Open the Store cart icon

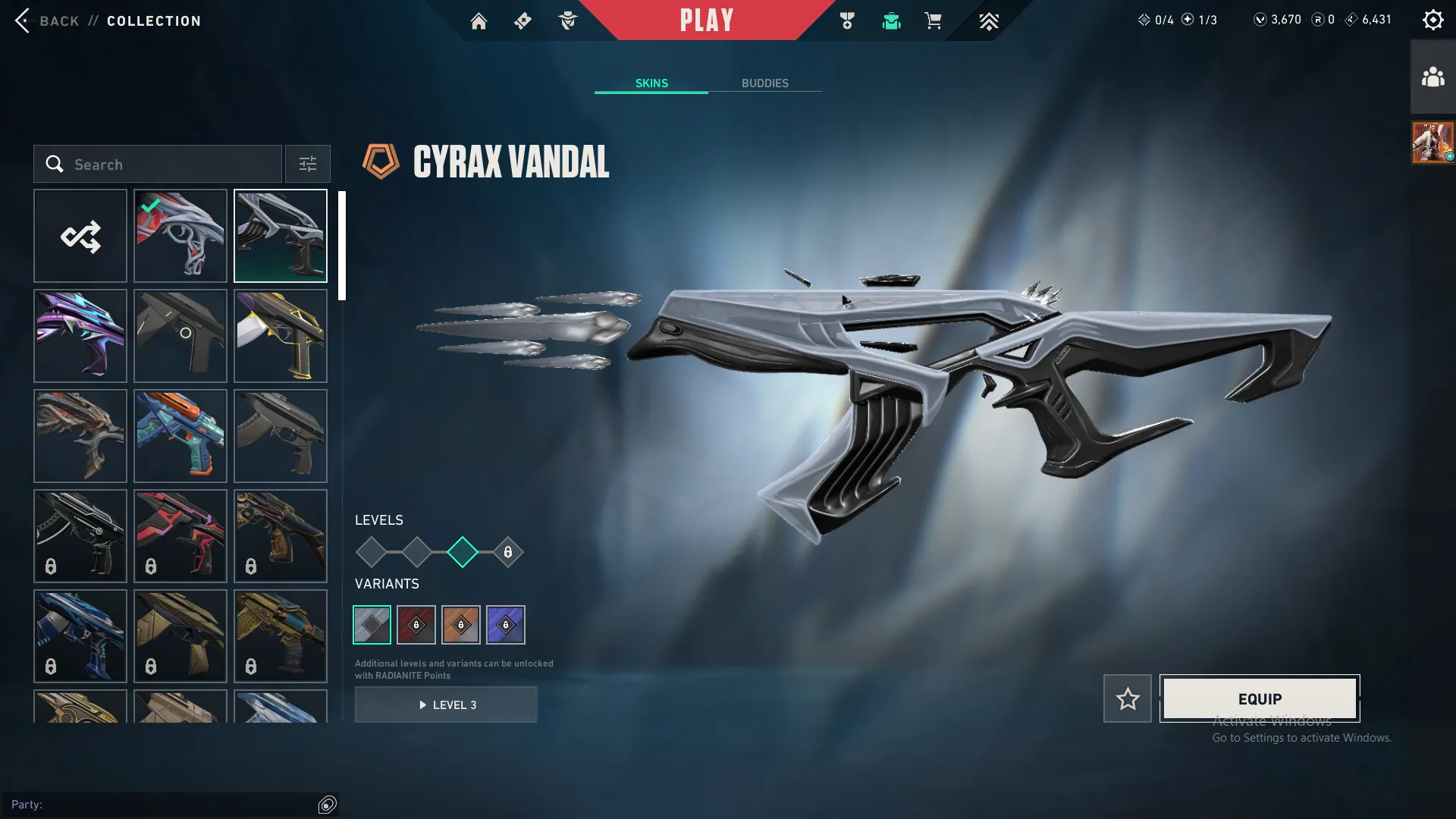pos(934,21)
